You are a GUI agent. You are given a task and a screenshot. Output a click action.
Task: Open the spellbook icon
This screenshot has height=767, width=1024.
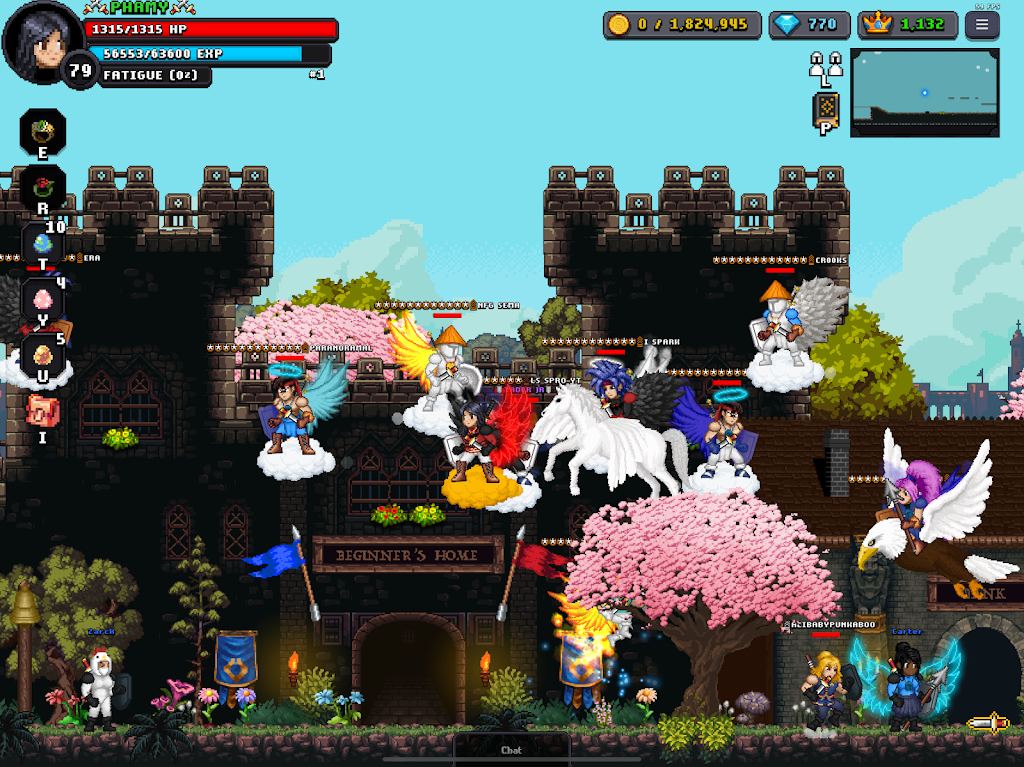pyautogui.click(x=826, y=108)
